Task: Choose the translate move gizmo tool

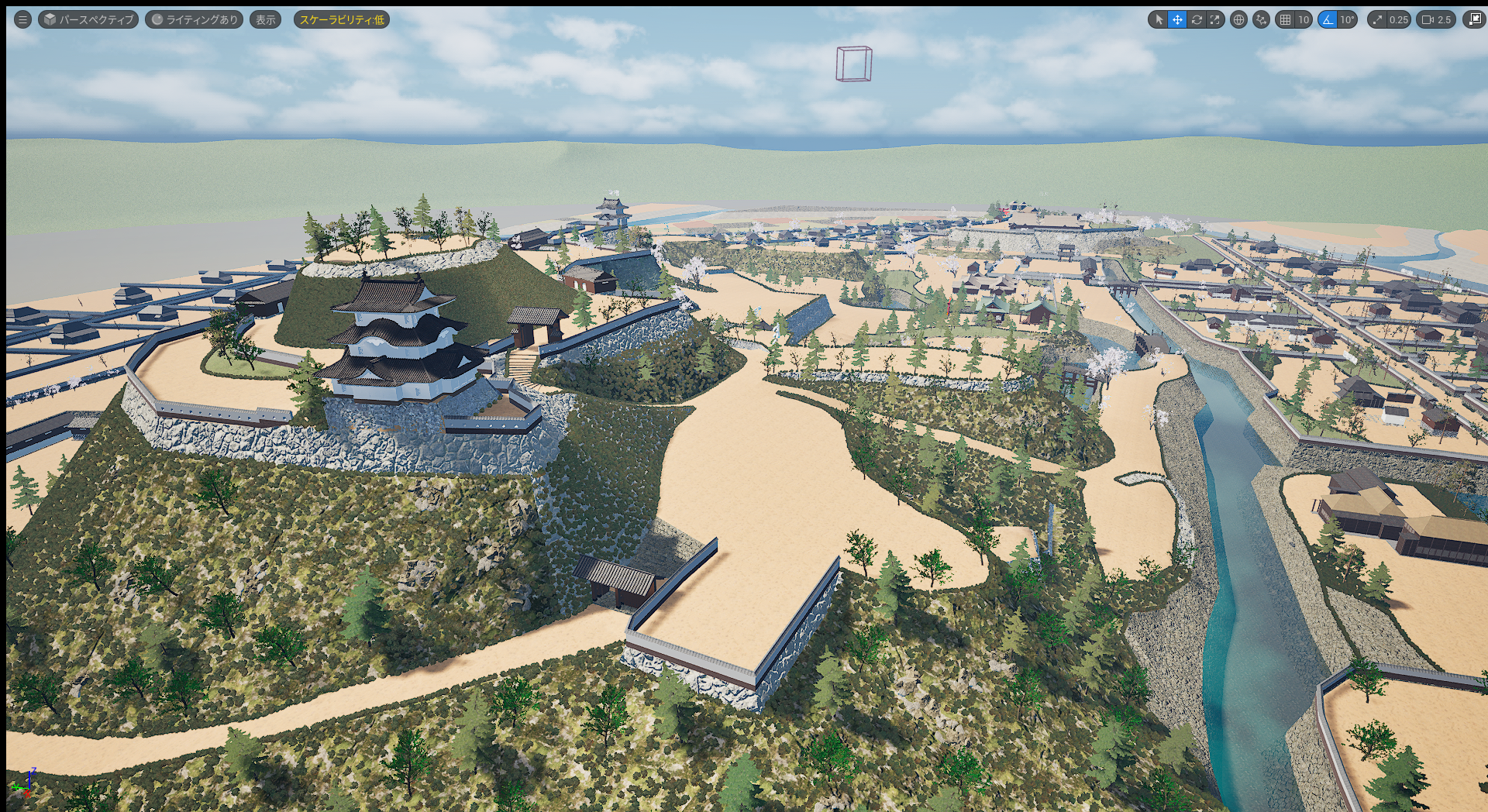Action: pyautogui.click(x=1177, y=19)
